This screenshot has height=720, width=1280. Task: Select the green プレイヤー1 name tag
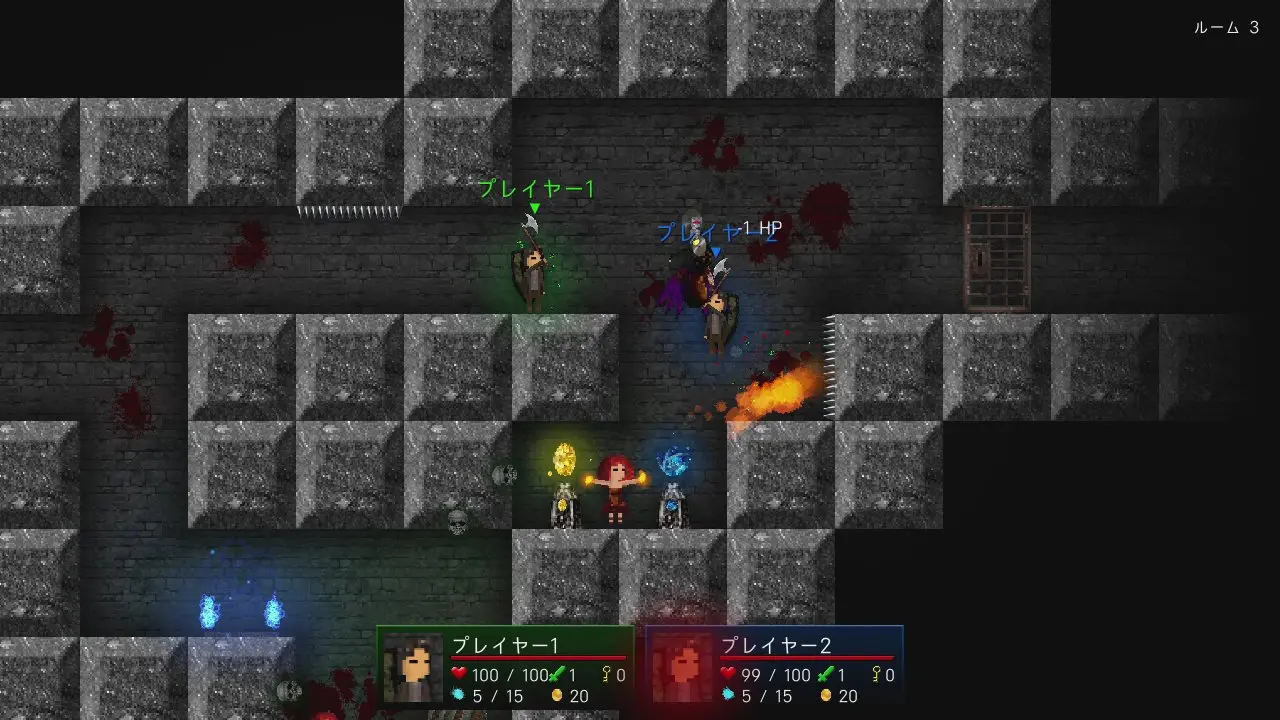(536, 190)
